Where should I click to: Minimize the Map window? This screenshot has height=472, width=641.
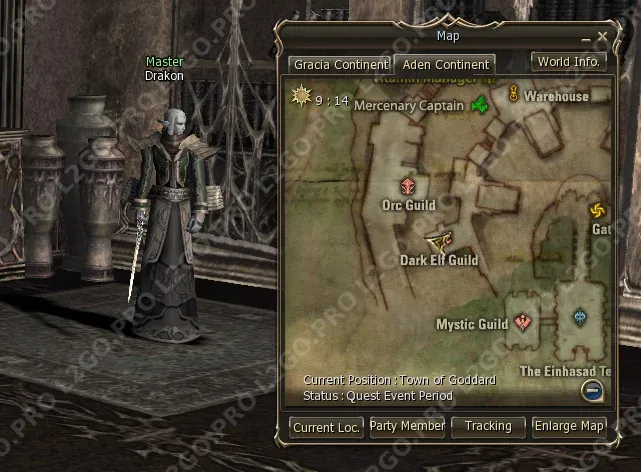(587, 37)
